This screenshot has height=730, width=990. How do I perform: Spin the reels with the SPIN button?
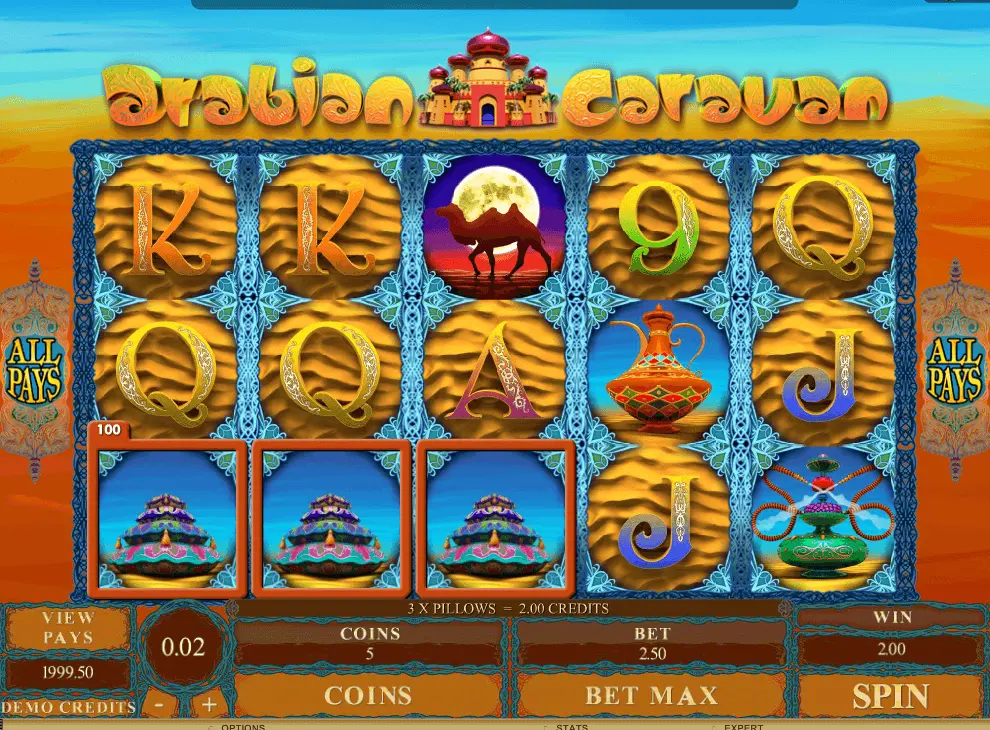click(890, 696)
